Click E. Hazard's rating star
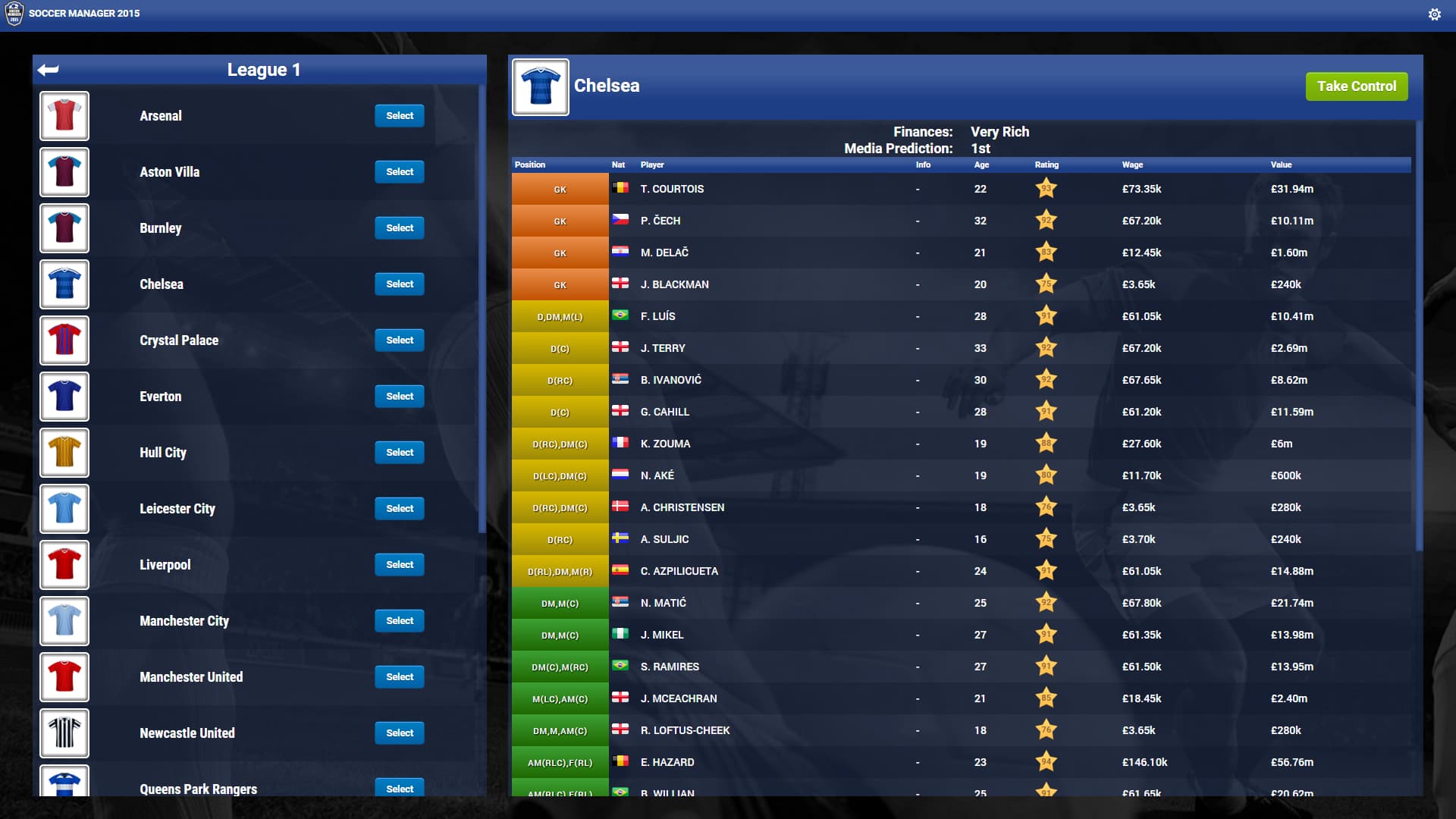 [1046, 763]
